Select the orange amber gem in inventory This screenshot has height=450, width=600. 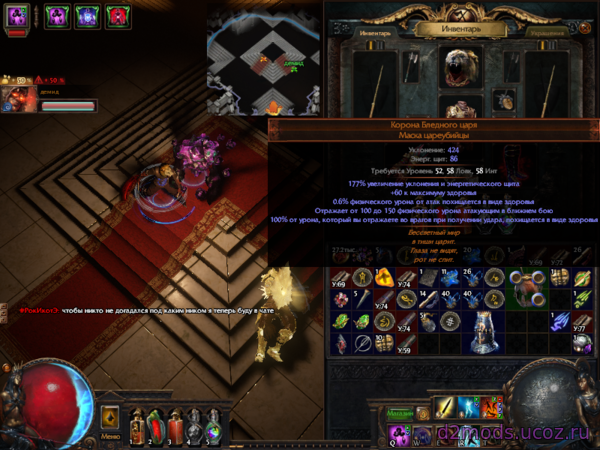point(384,277)
